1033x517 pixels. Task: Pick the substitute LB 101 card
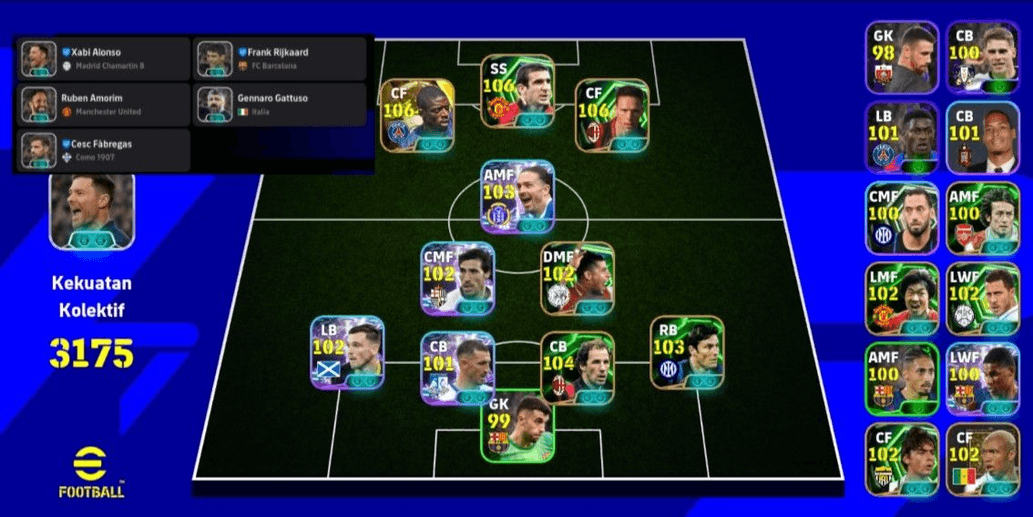click(902, 138)
